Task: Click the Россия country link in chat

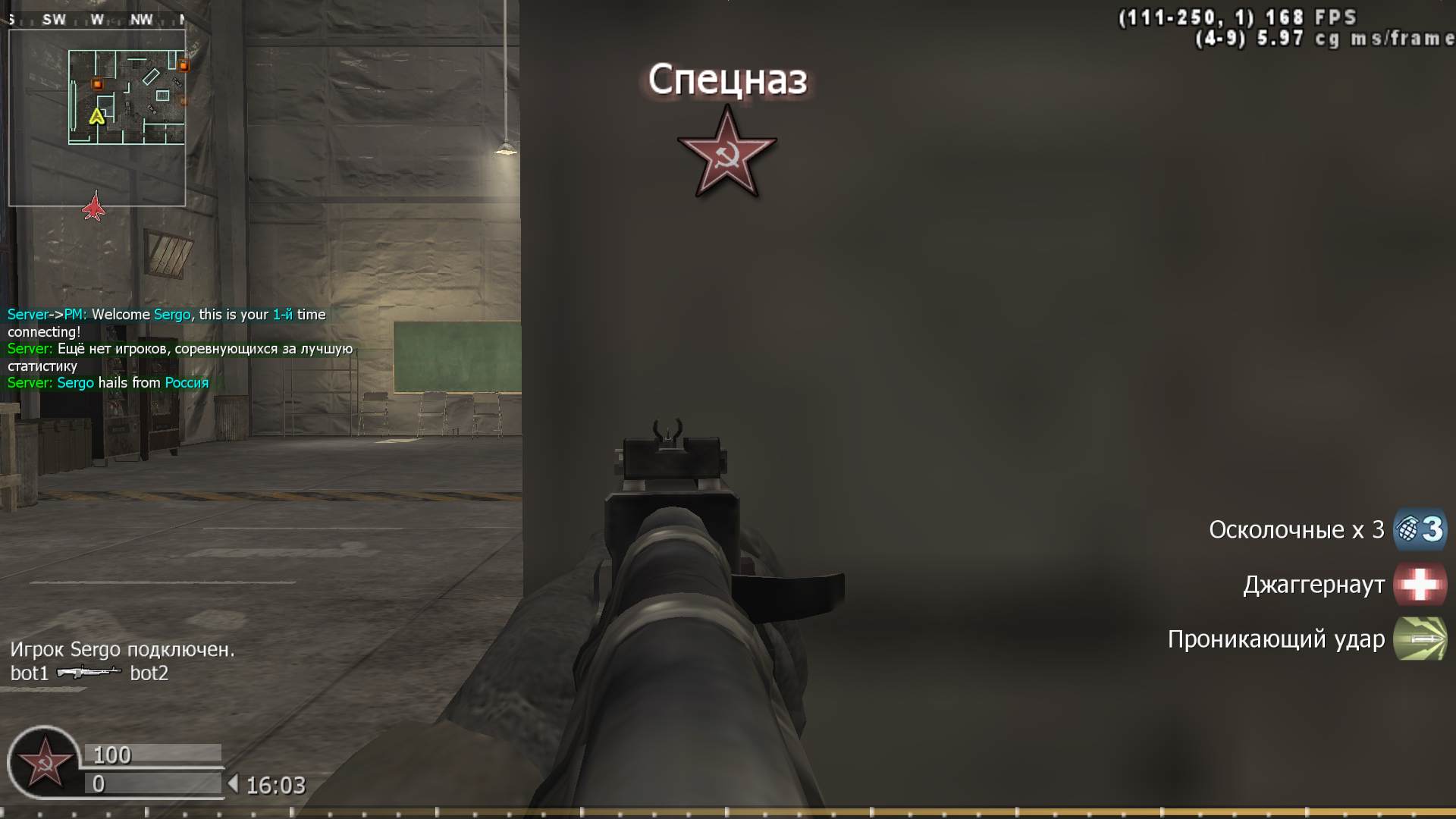Action: pos(186,383)
